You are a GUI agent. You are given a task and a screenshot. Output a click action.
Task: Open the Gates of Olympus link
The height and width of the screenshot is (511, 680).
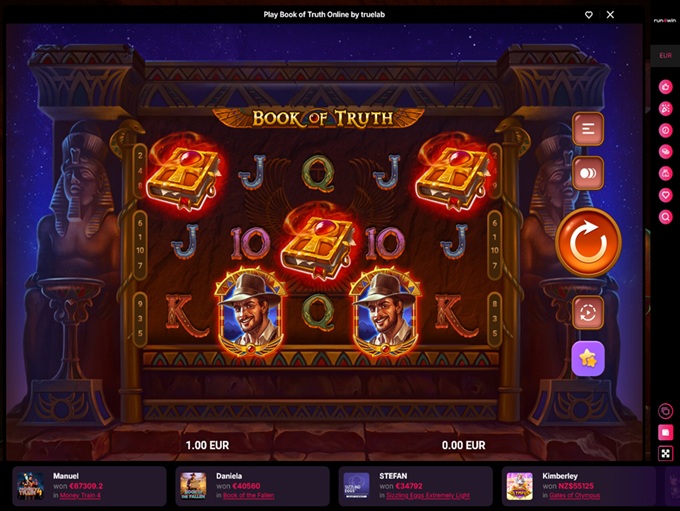573,495
